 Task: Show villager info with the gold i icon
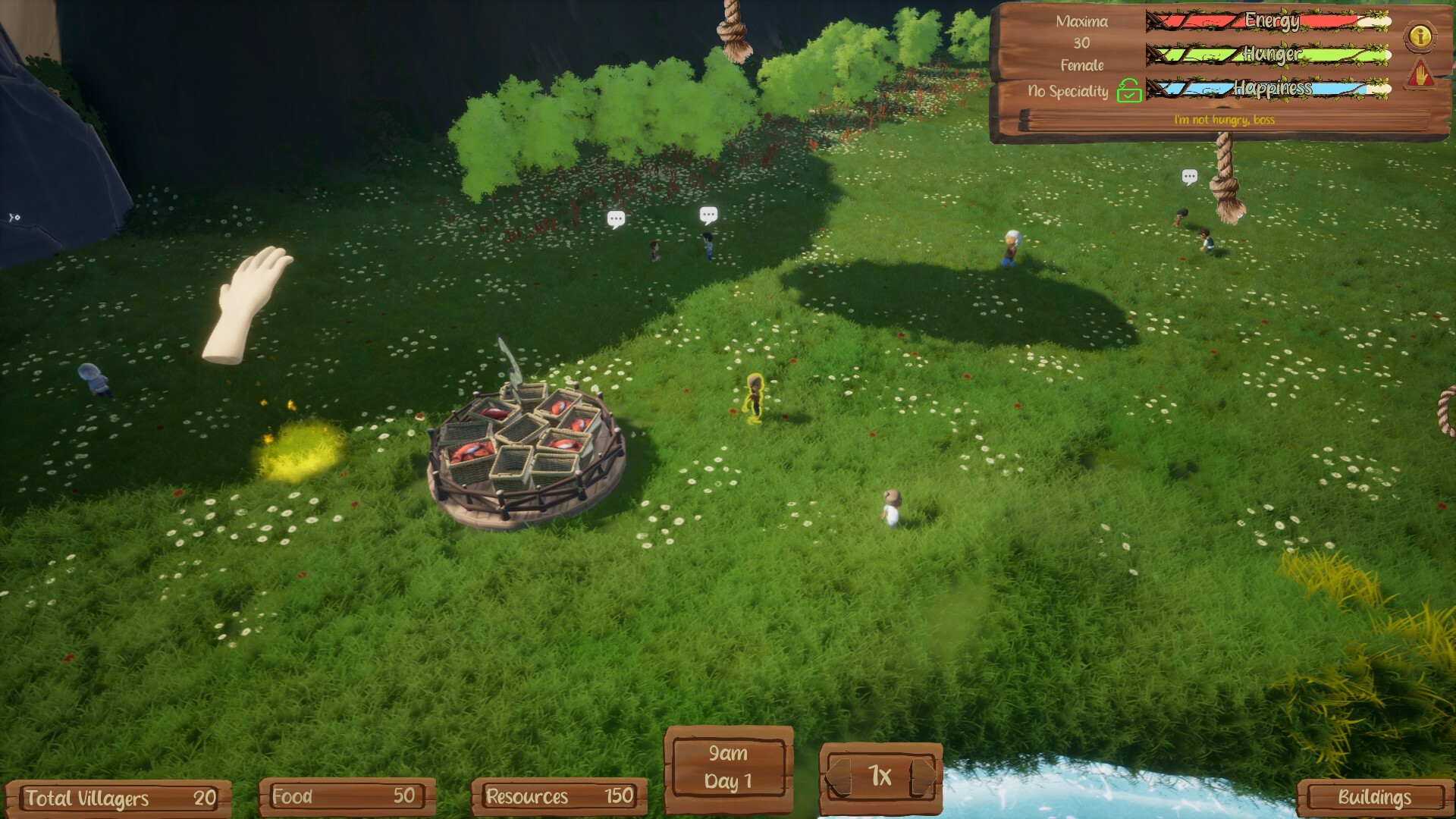1420,36
